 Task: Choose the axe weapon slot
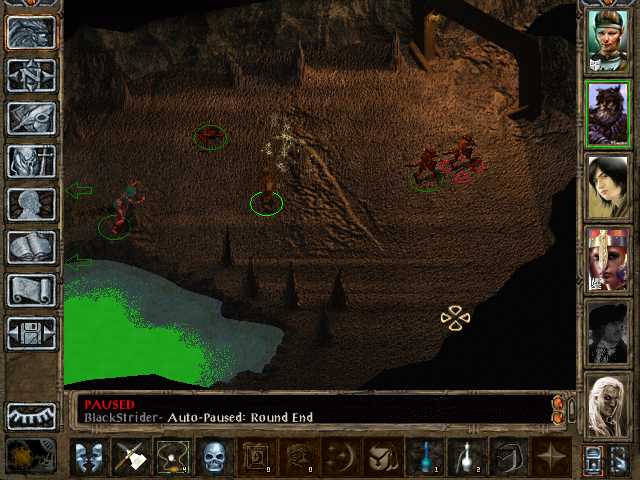click(x=130, y=457)
